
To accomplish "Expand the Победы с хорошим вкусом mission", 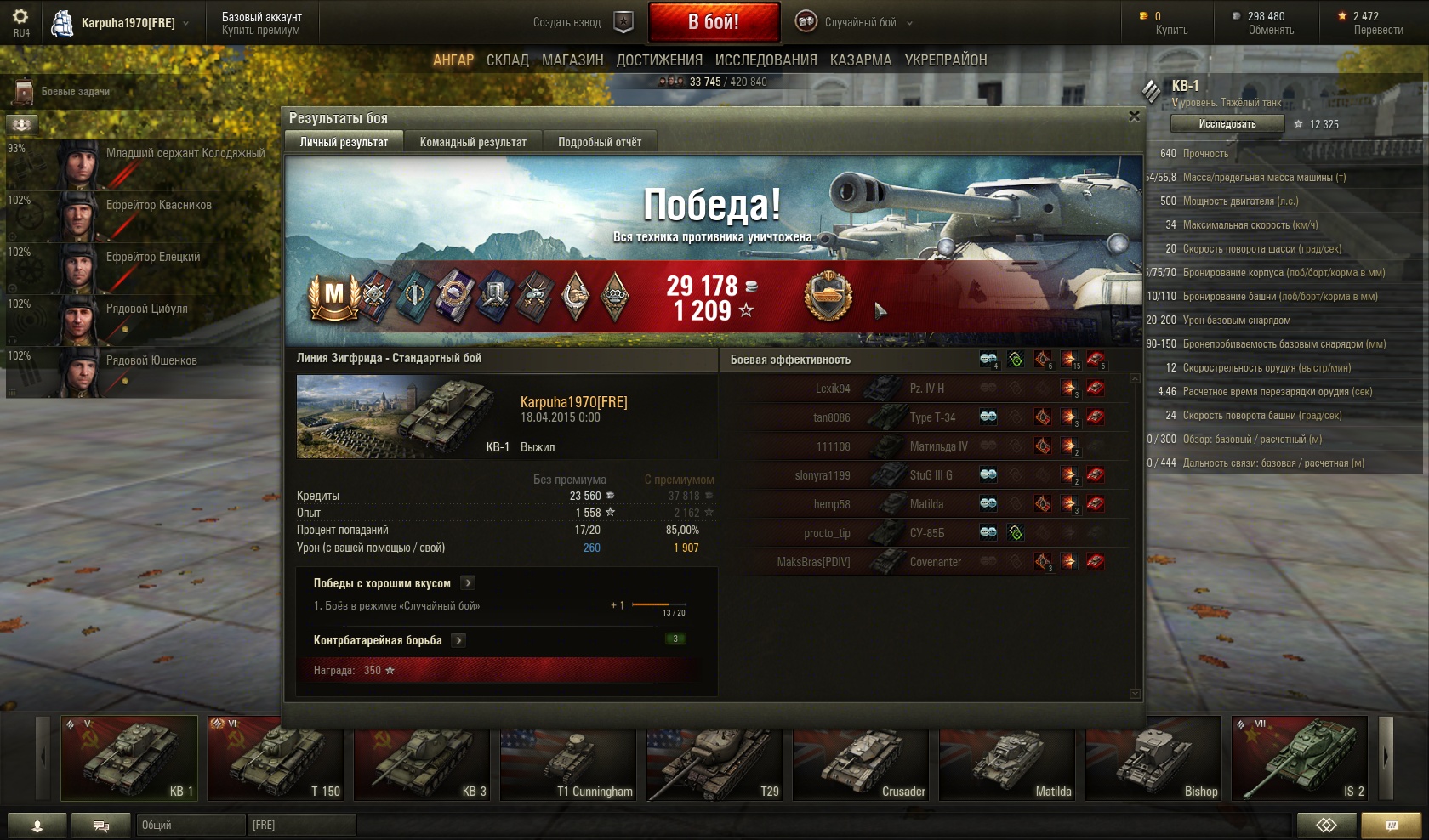I will 468,583.
